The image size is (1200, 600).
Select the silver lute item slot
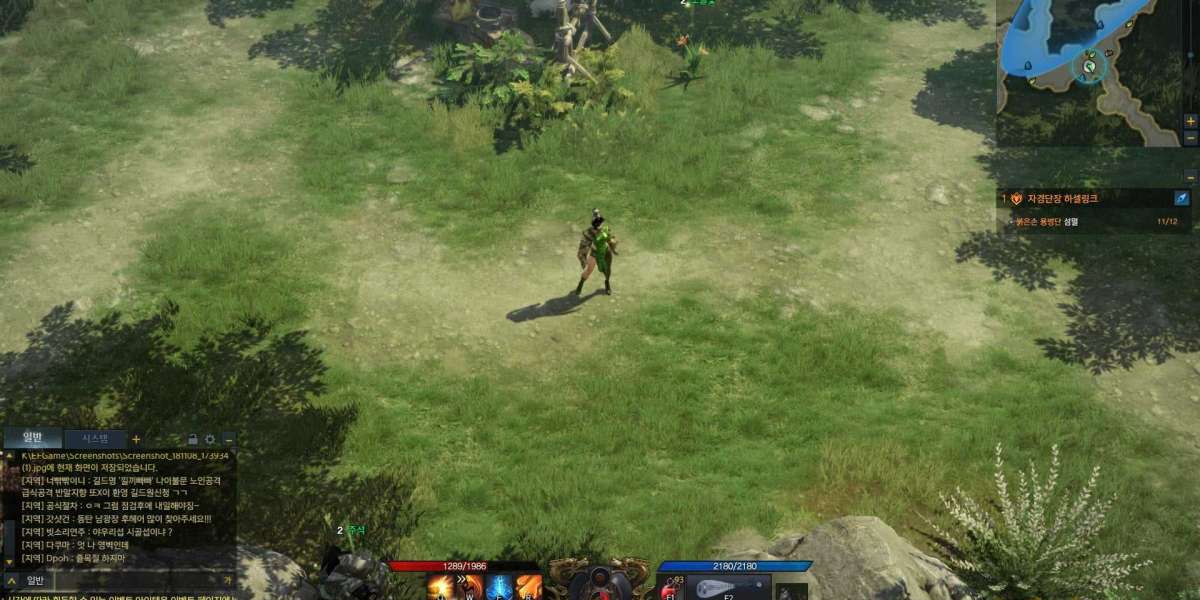728,588
